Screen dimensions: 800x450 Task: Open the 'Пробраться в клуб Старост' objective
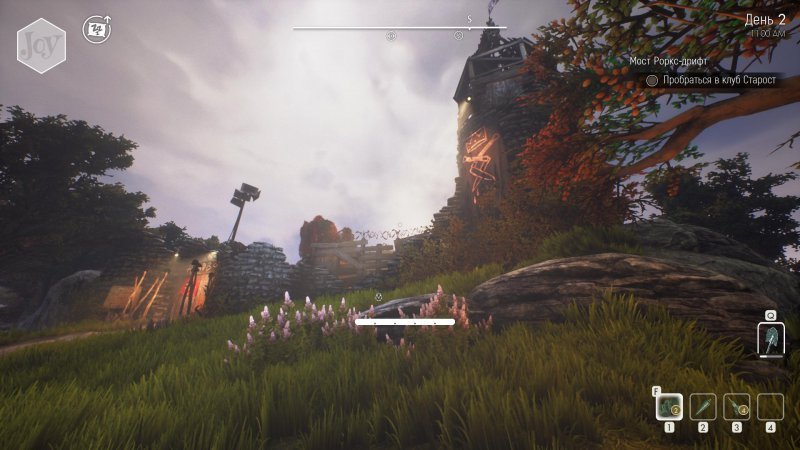719,79
